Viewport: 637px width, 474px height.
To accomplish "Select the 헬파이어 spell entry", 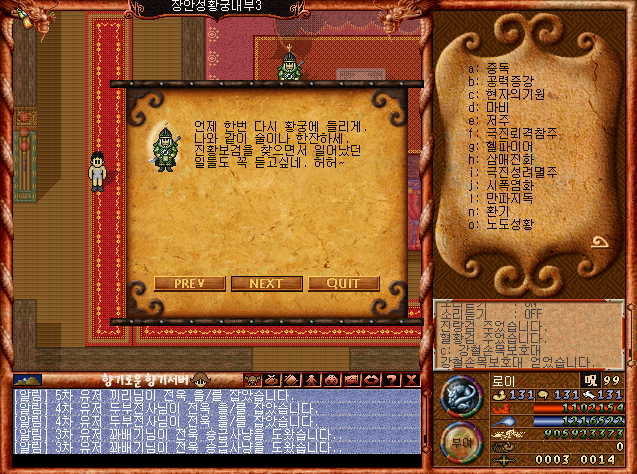I will 508,146.
